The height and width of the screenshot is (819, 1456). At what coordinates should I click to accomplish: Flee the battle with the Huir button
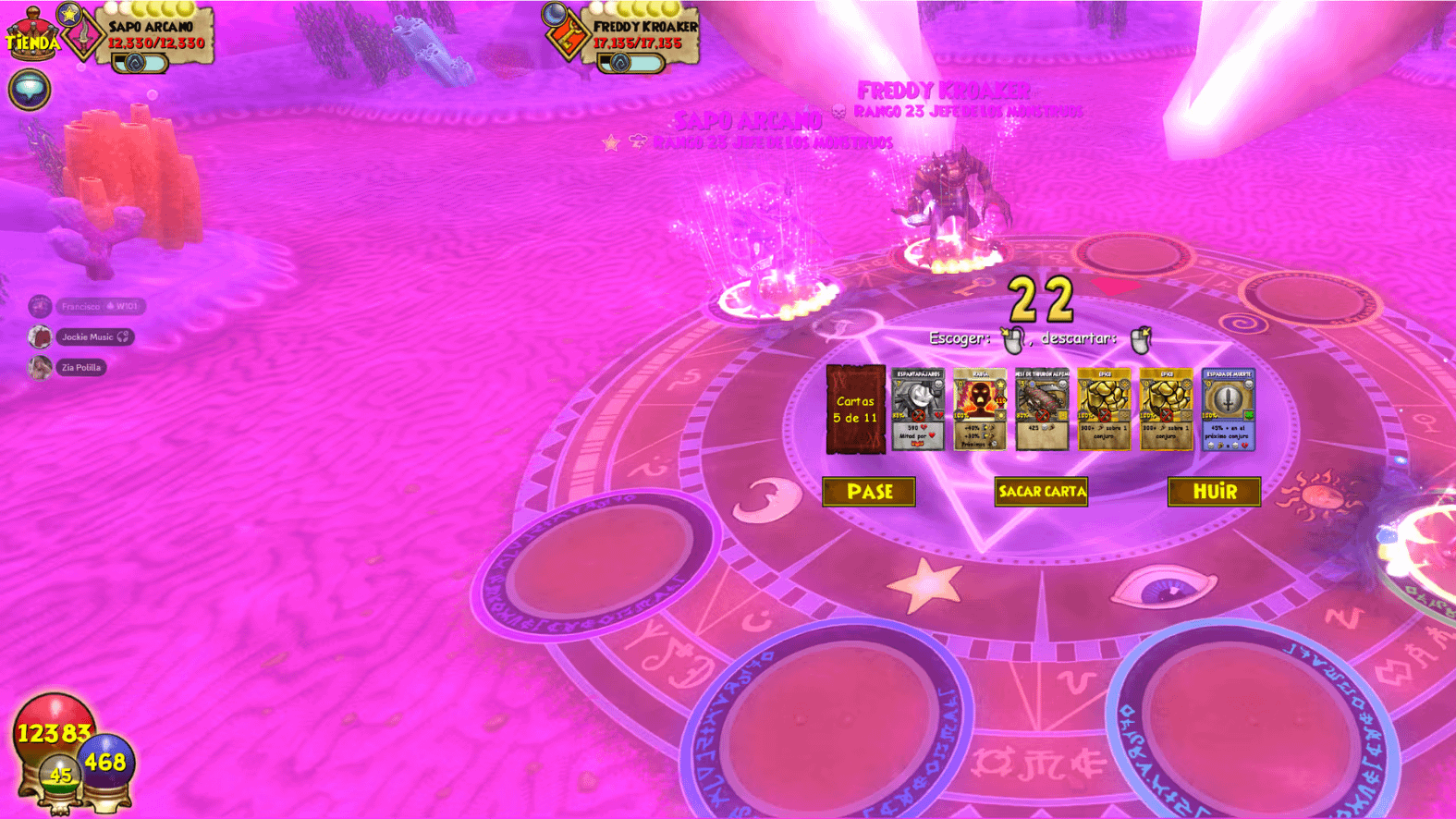(x=1214, y=492)
